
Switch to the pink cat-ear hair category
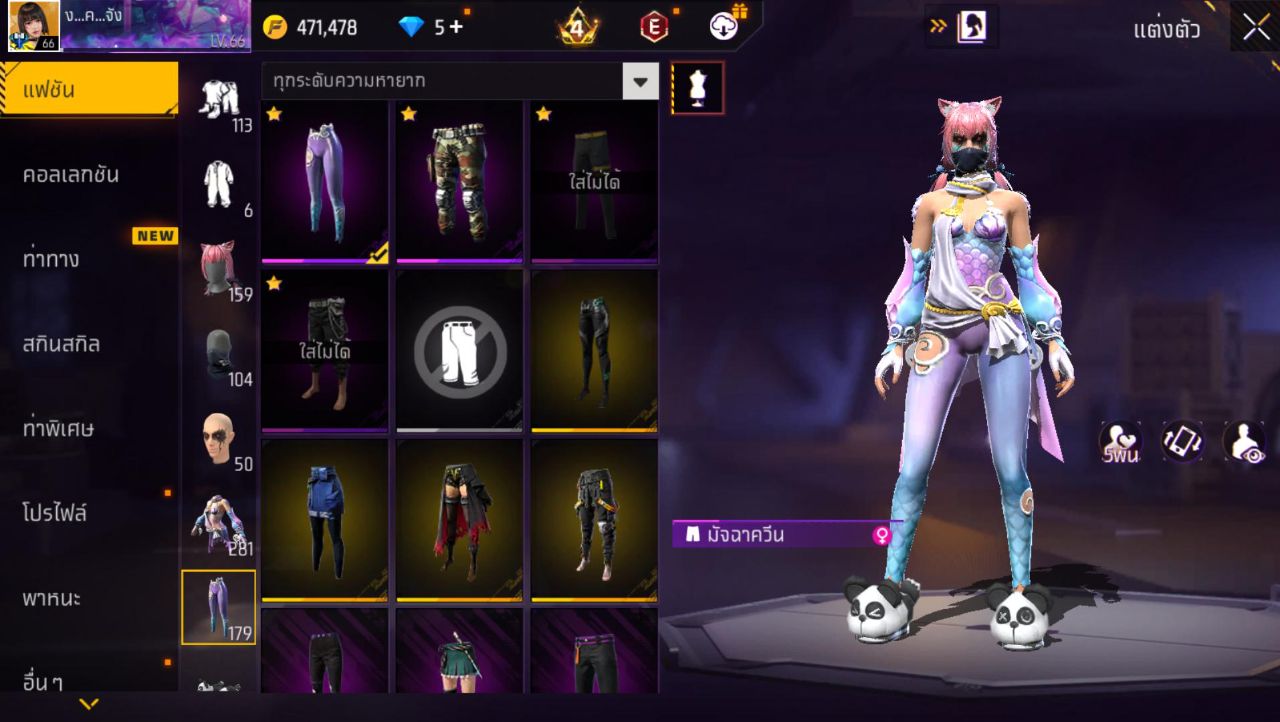pyautogui.click(x=218, y=270)
